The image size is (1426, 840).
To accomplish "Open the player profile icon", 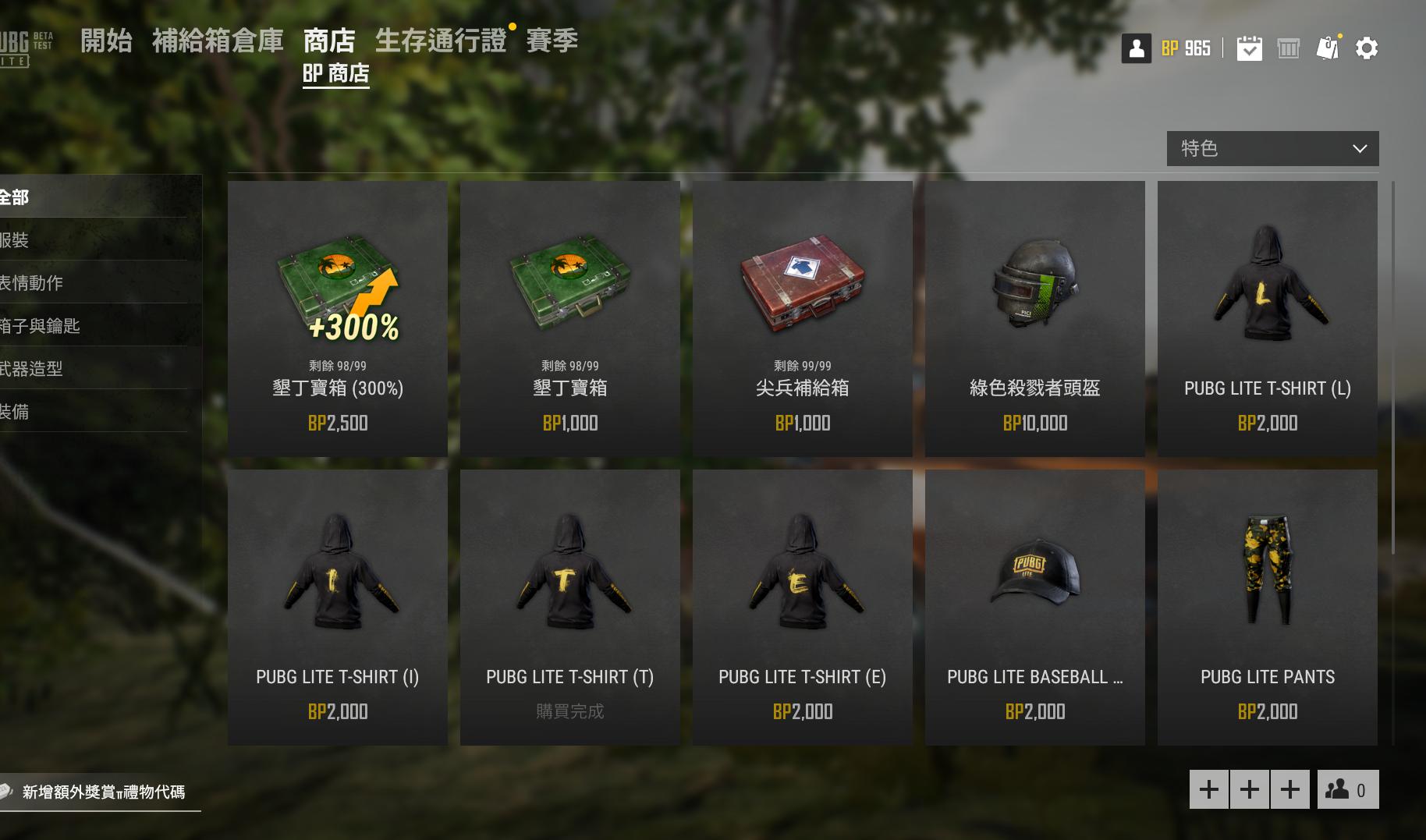I will pos(1136,48).
